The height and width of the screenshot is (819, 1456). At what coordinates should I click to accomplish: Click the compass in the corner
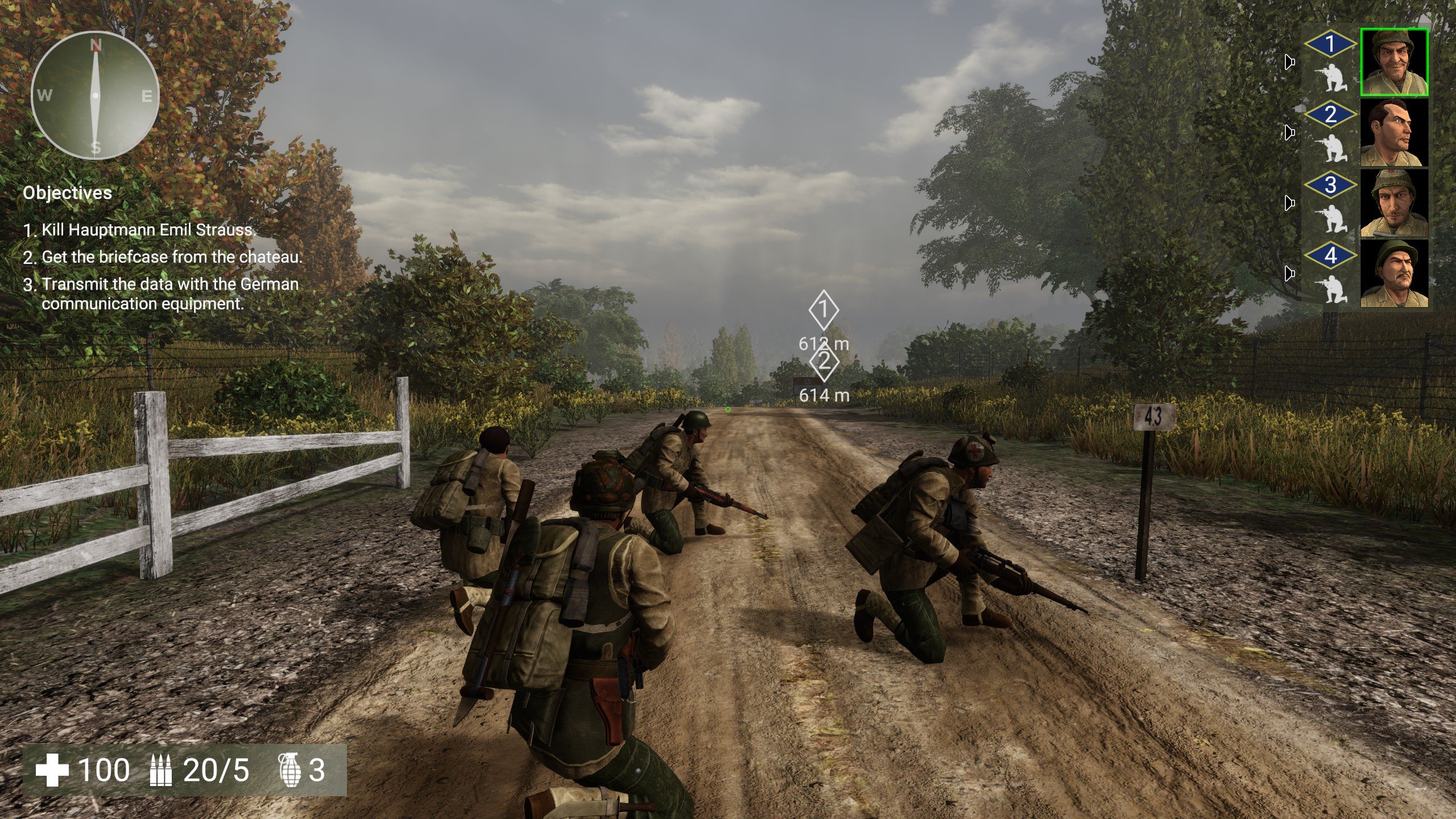[x=95, y=96]
